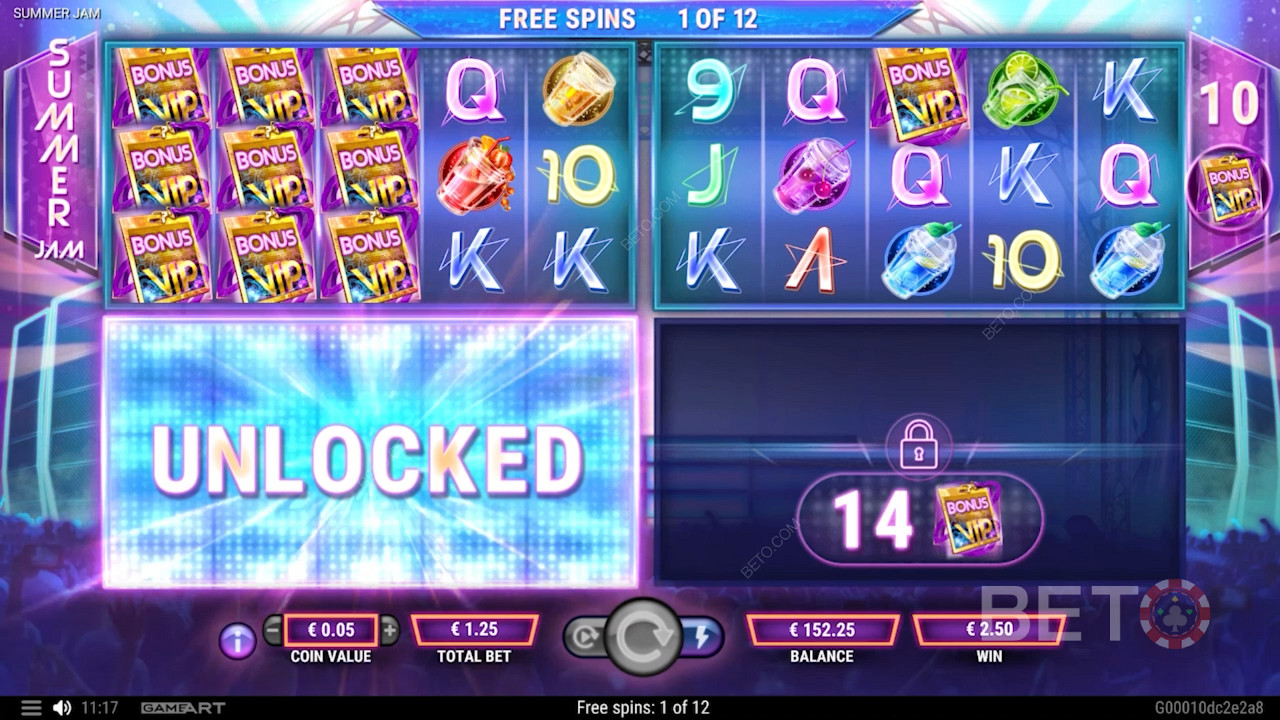Increase the coin value
The image size is (1280, 720).
pos(389,630)
